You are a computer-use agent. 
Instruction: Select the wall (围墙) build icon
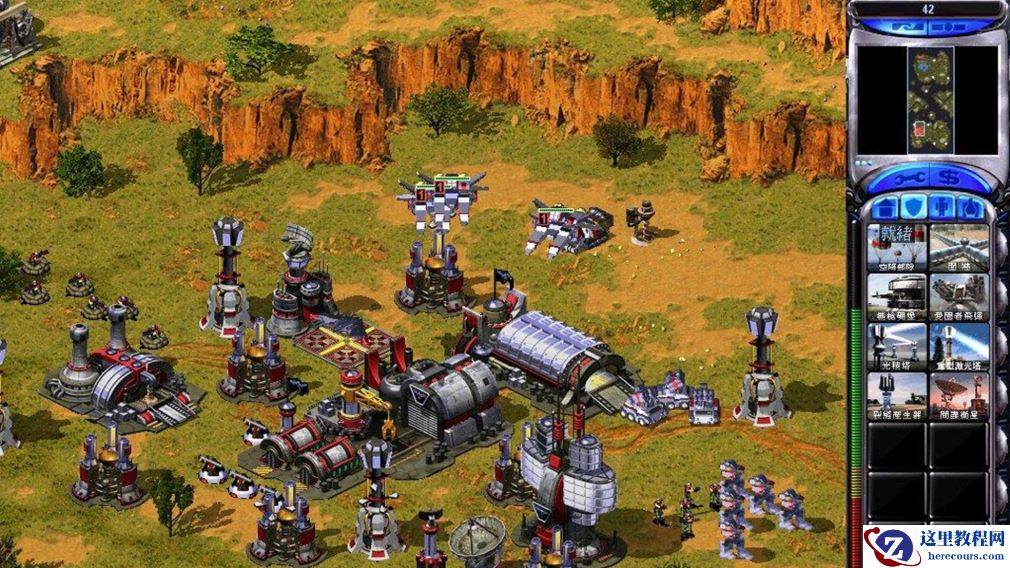click(959, 247)
